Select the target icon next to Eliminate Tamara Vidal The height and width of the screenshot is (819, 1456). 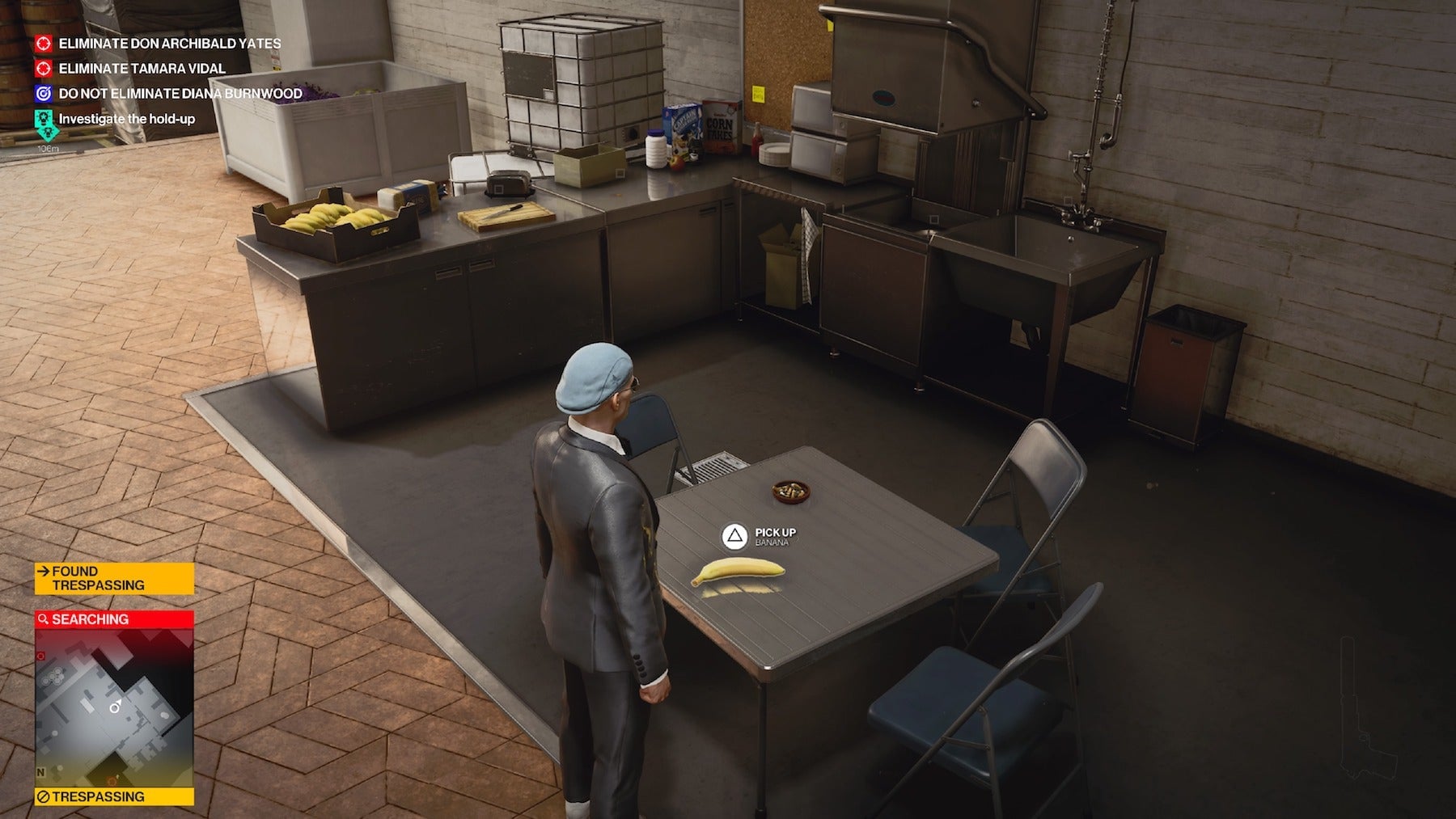pos(44,69)
